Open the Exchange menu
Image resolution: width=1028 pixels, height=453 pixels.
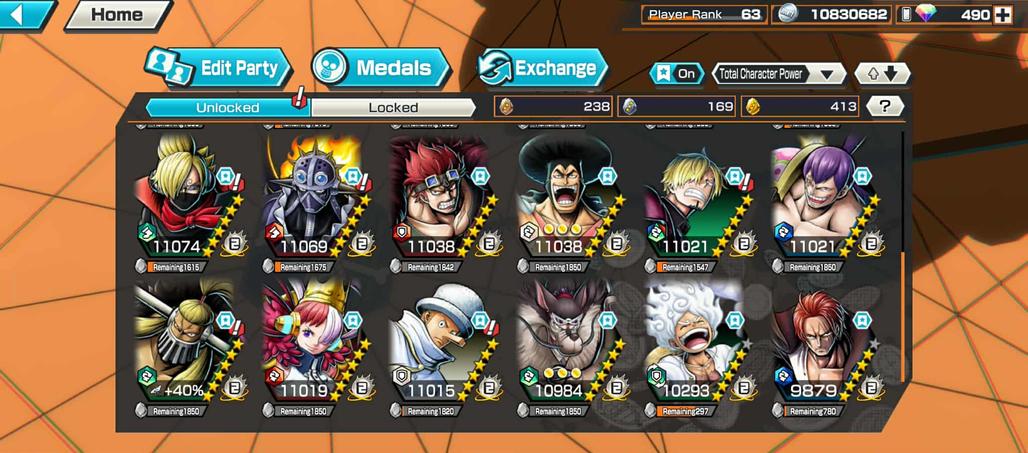543,68
